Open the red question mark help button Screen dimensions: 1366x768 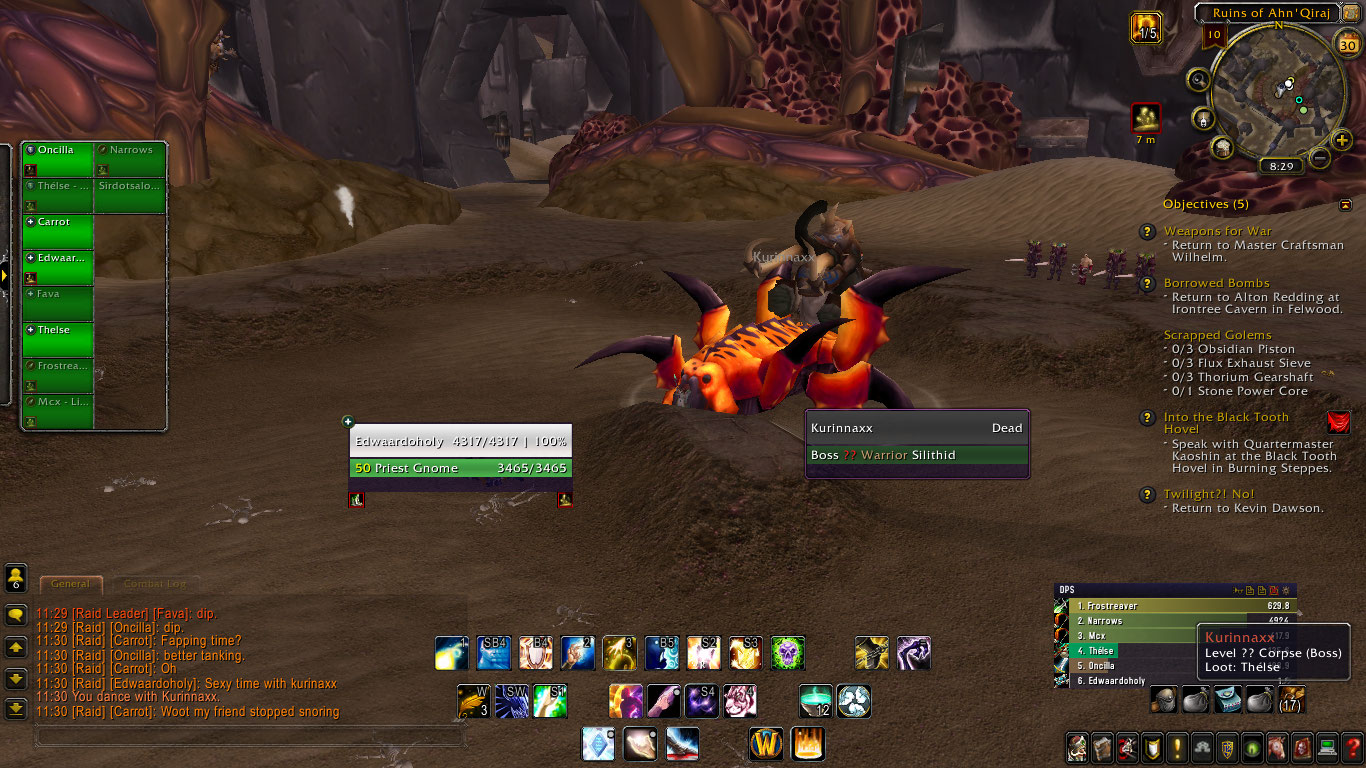(x=1353, y=747)
